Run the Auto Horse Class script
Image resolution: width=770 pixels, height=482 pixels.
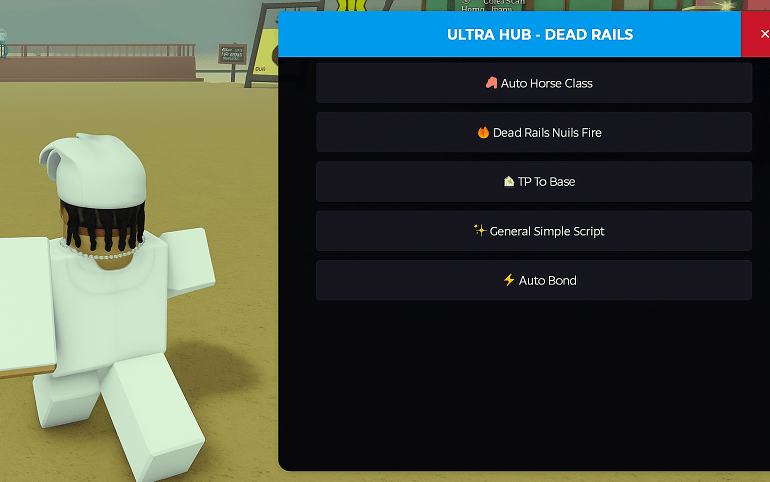click(534, 83)
